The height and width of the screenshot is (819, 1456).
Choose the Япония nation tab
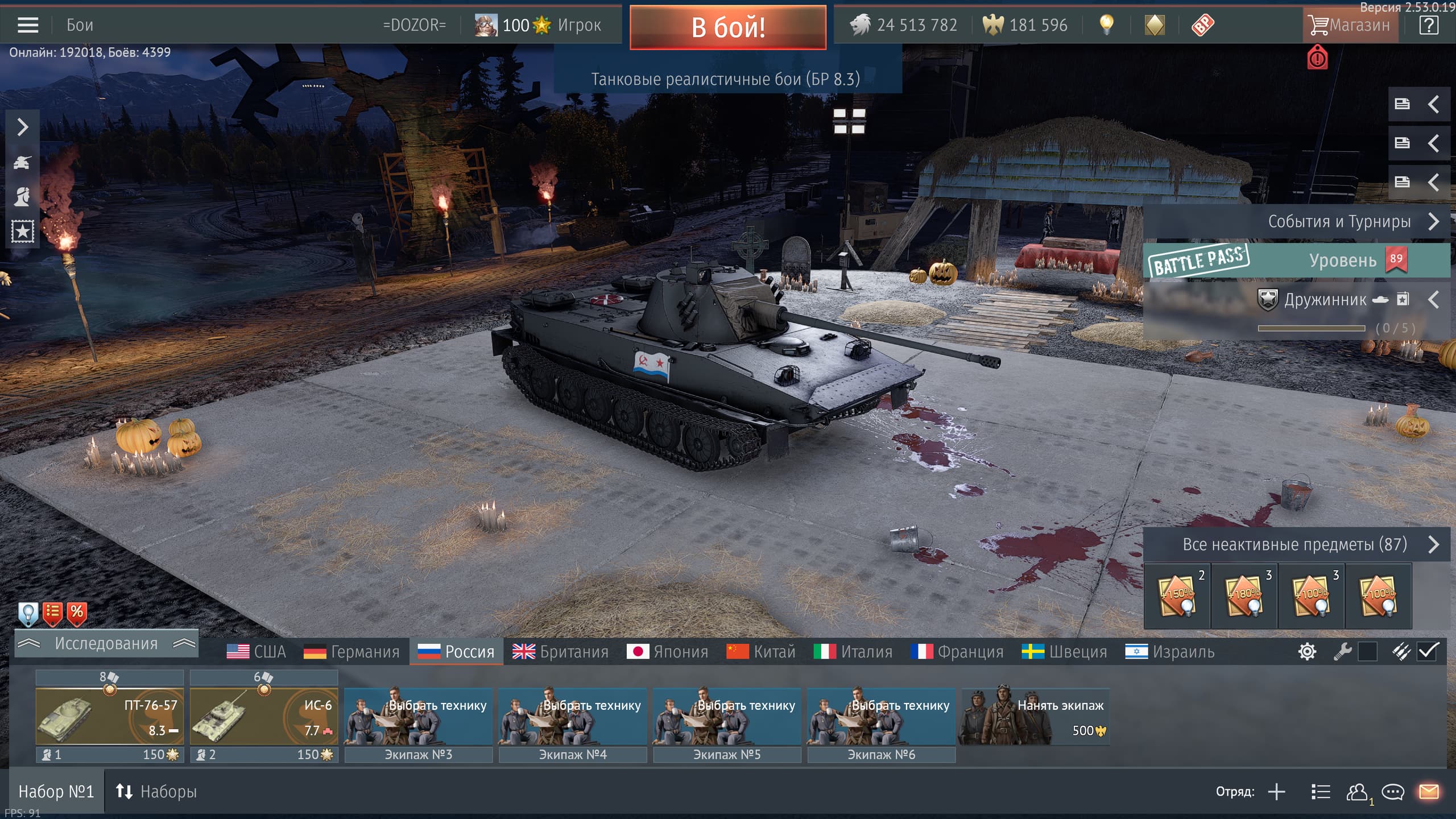point(667,652)
